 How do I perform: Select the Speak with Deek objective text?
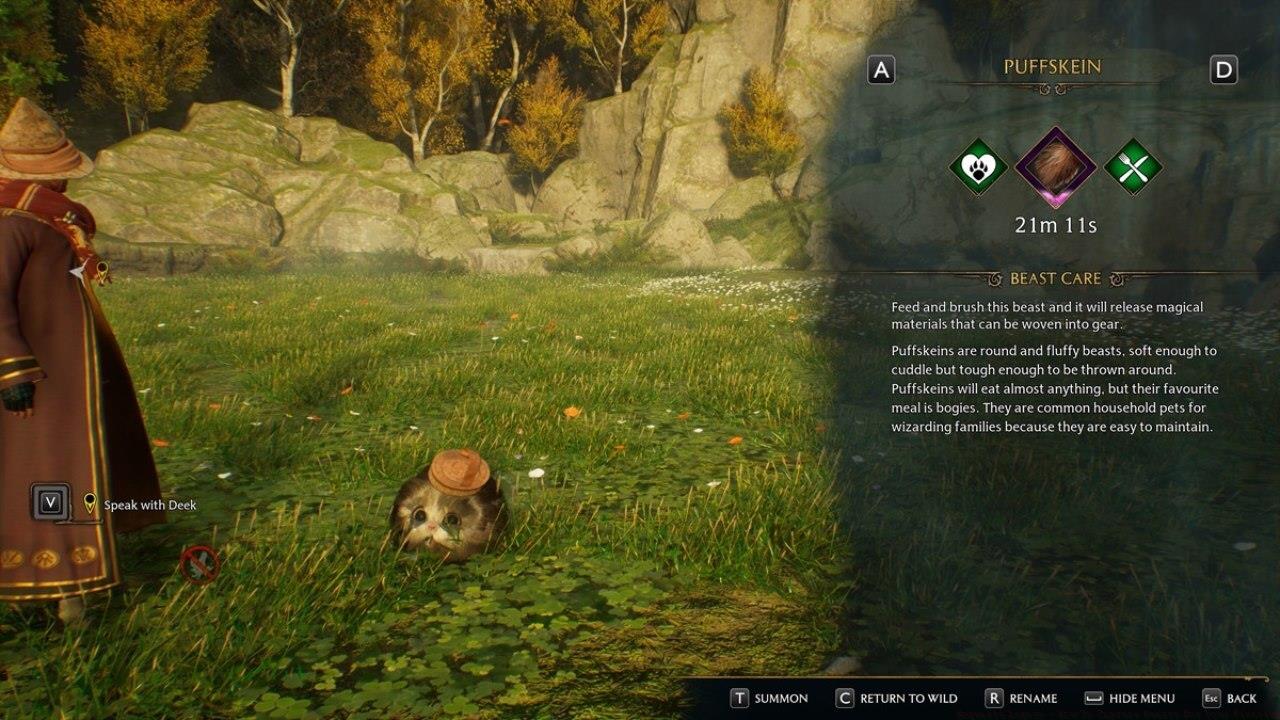pyautogui.click(x=148, y=506)
